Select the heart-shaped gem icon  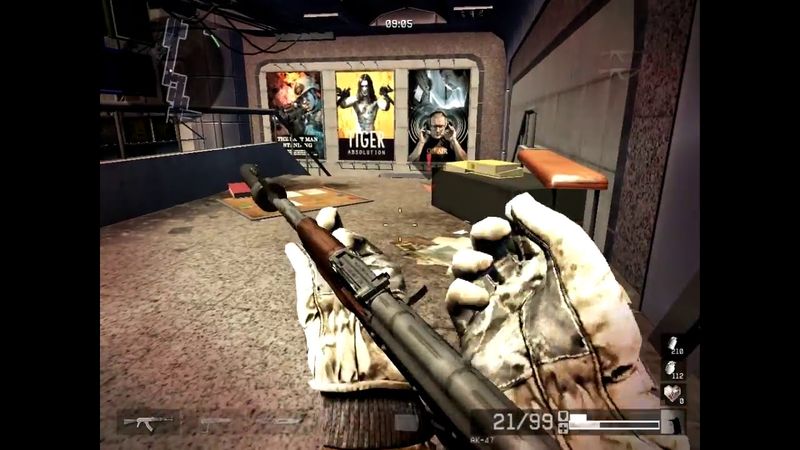(673, 392)
